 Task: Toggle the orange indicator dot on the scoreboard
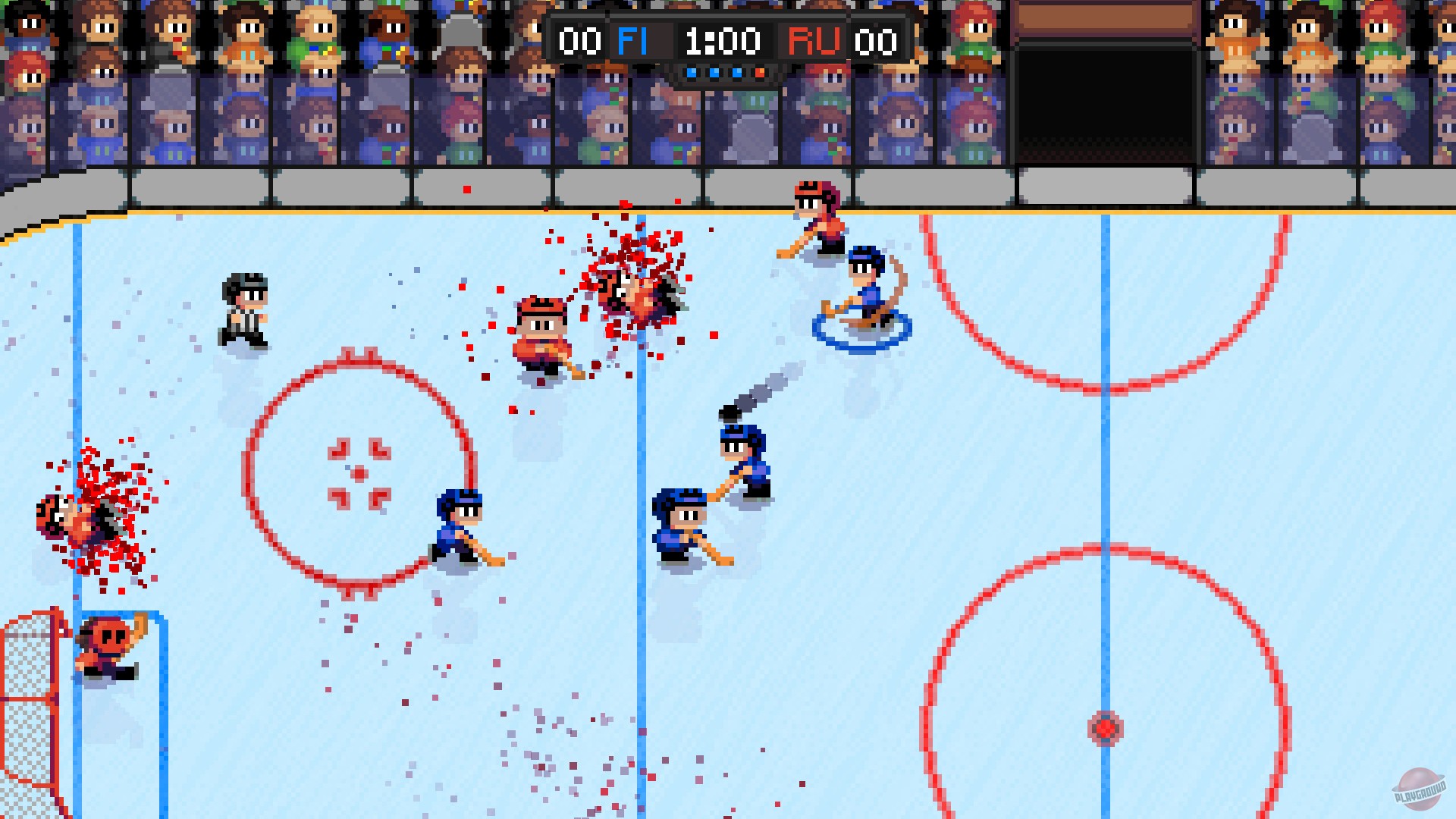point(758,74)
